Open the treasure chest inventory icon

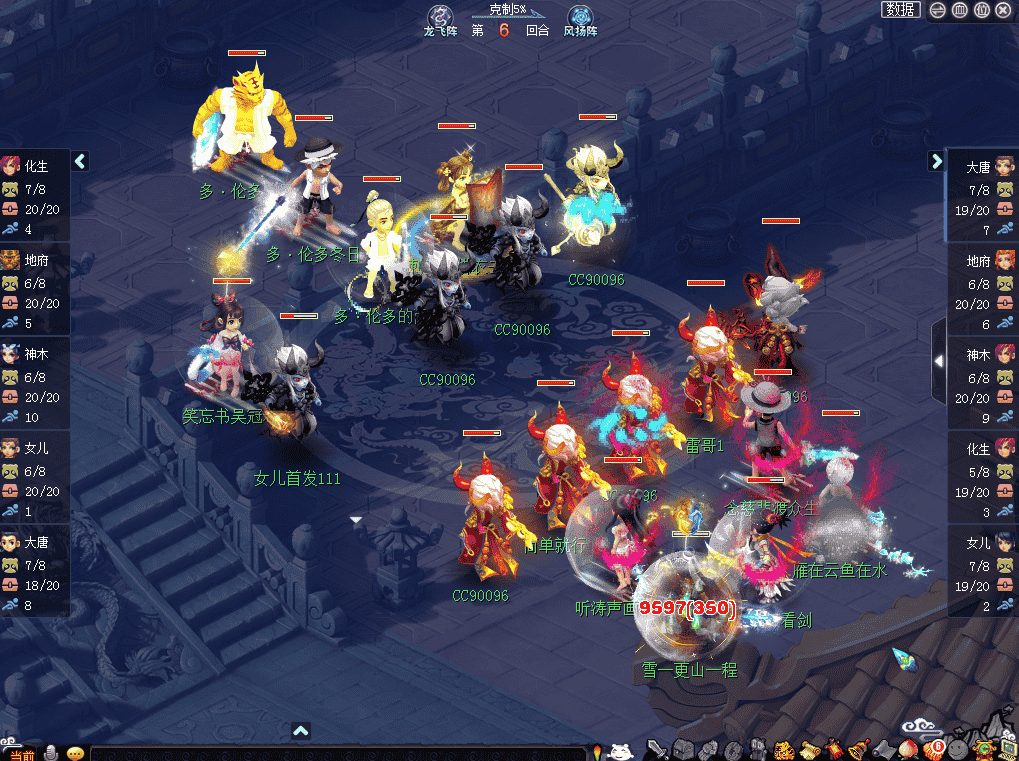tap(683, 749)
